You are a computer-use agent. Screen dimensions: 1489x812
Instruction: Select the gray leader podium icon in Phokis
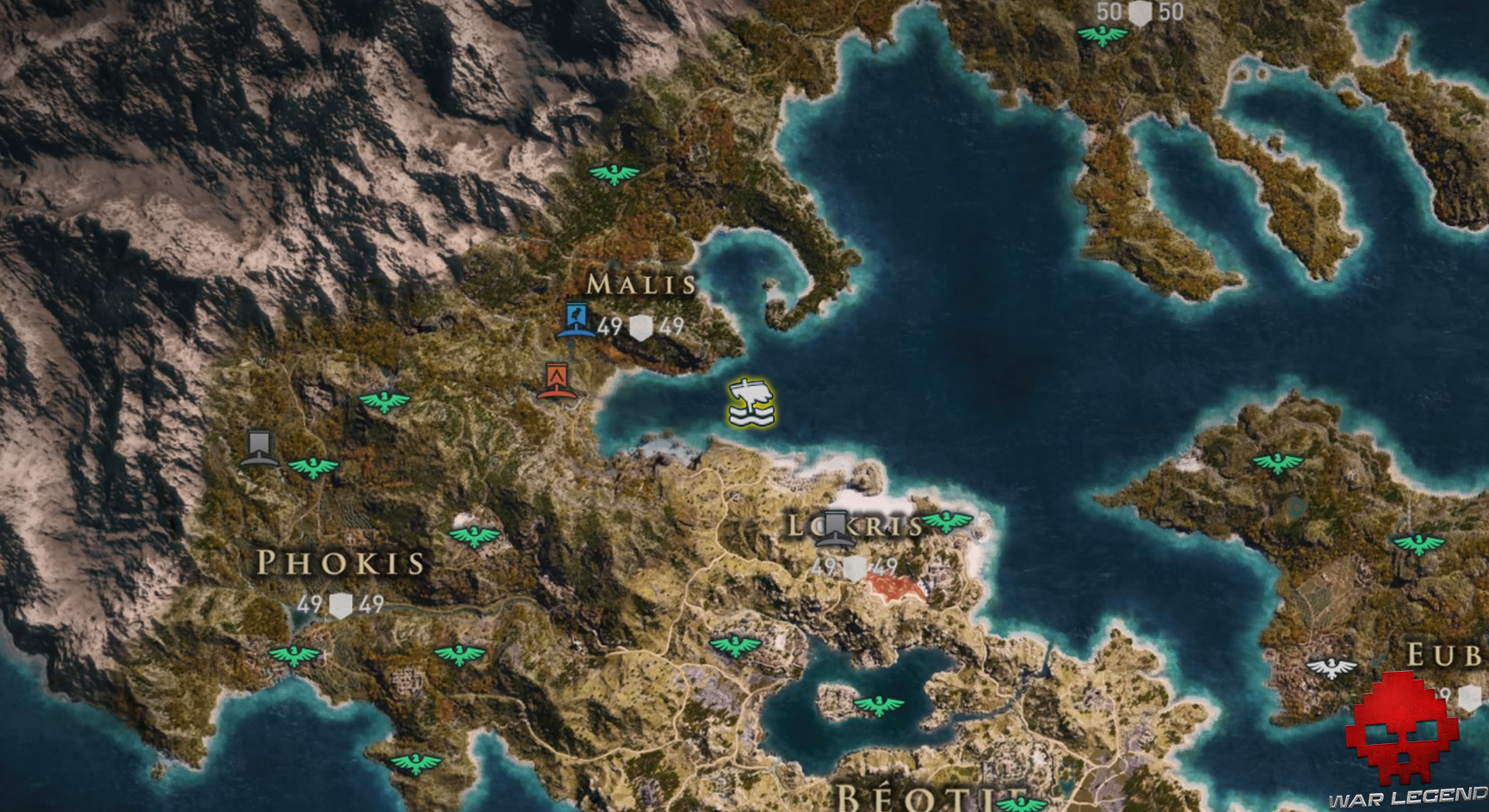tap(258, 448)
